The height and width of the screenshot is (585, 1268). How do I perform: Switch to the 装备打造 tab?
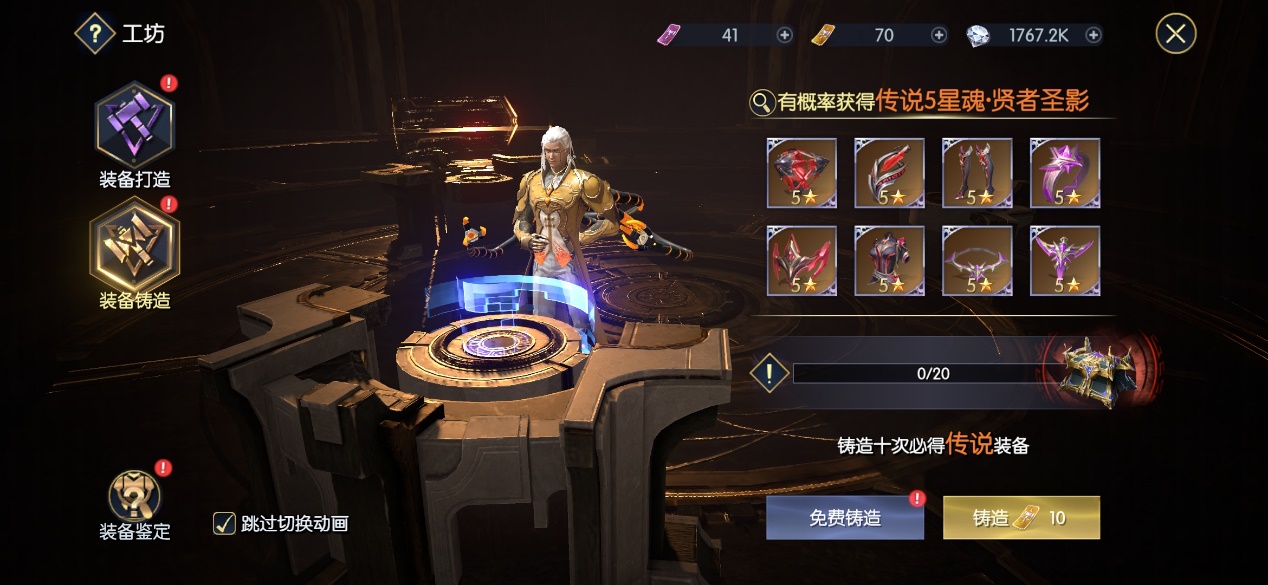point(135,127)
